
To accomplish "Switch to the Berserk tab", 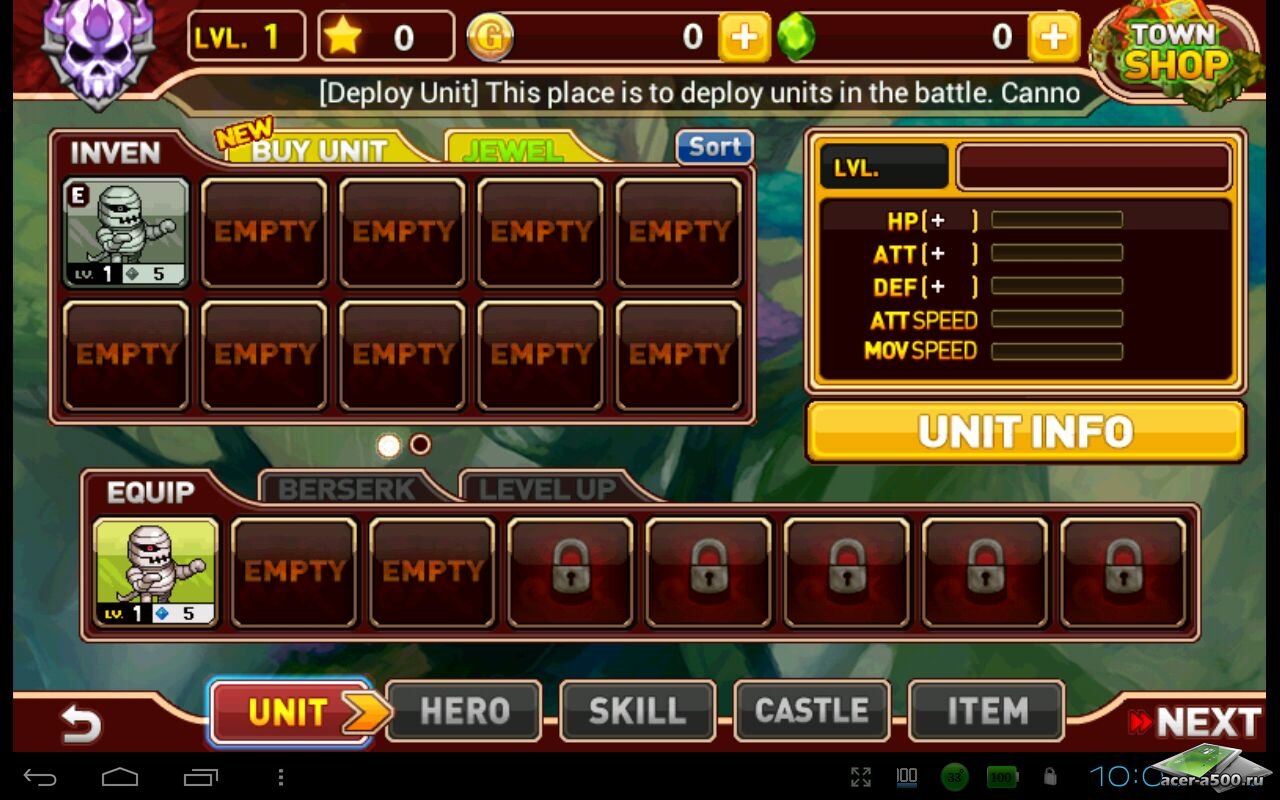I will click(346, 489).
